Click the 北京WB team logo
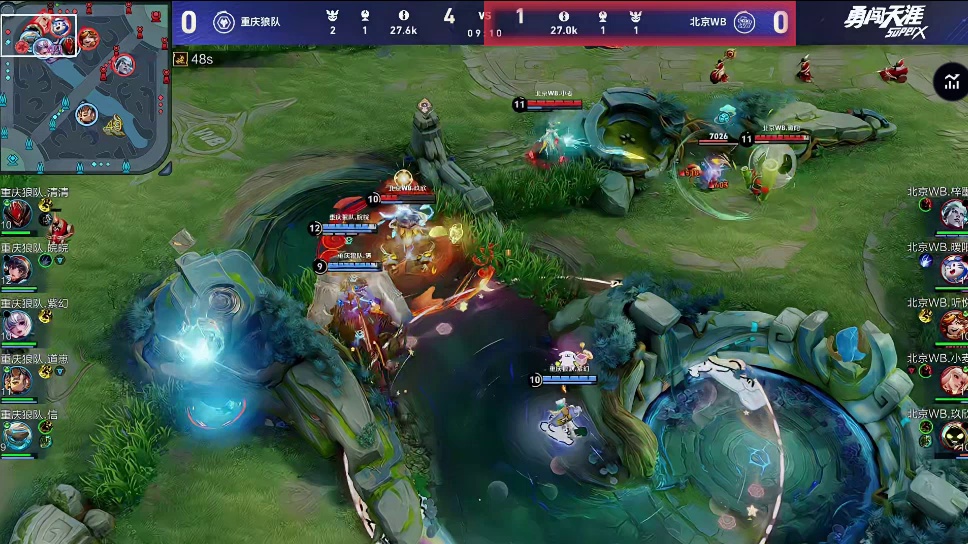The height and width of the screenshot is (544, 968). click(744, 22)
